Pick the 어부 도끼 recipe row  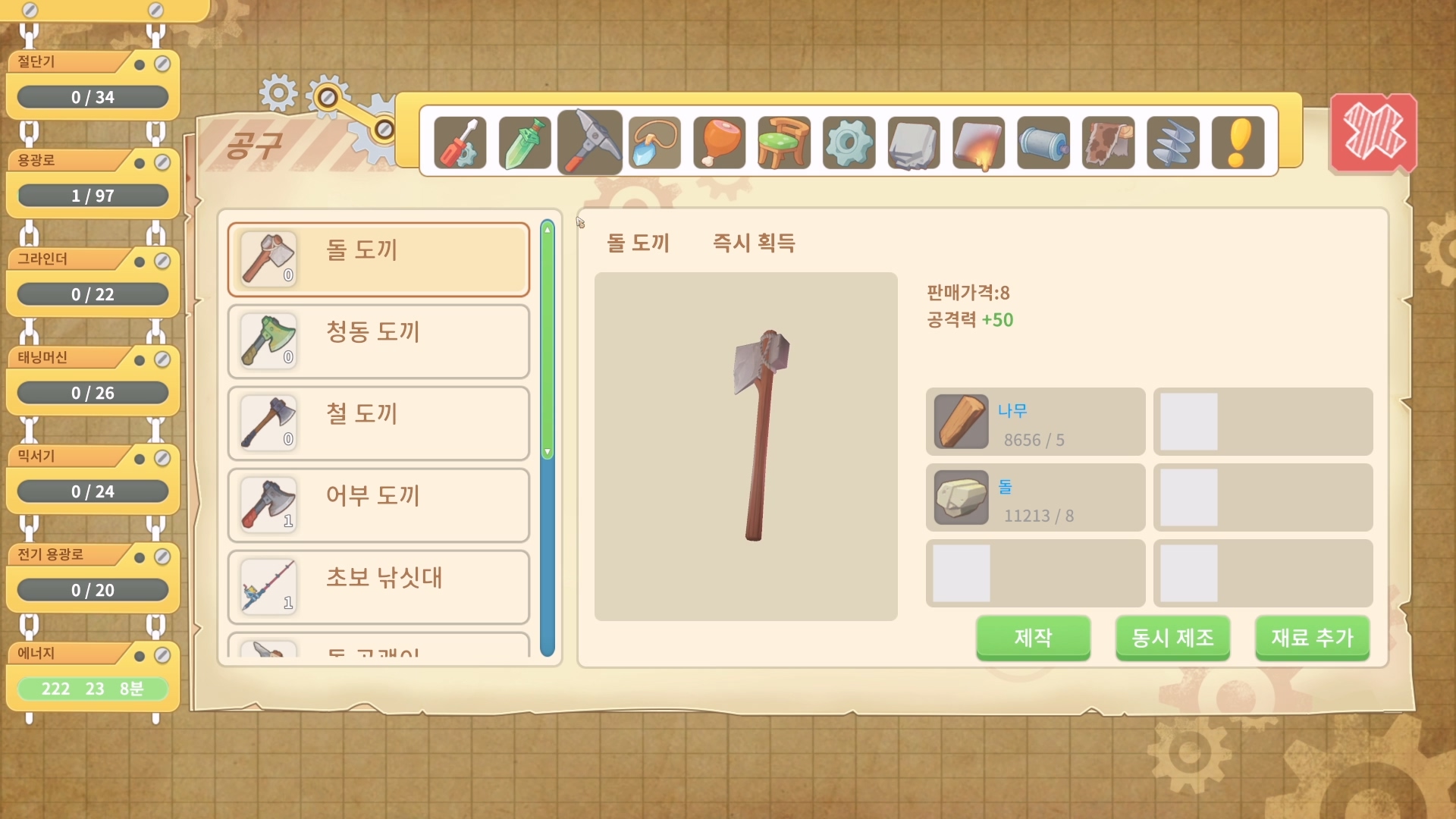pos(378,505)
